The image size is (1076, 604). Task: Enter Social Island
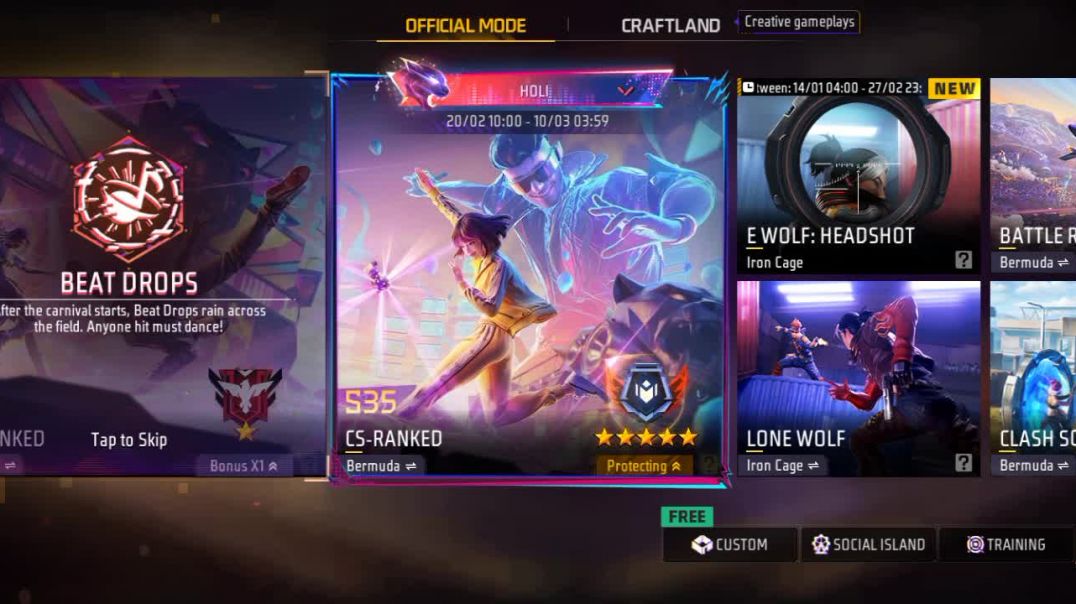coord(868,545)
